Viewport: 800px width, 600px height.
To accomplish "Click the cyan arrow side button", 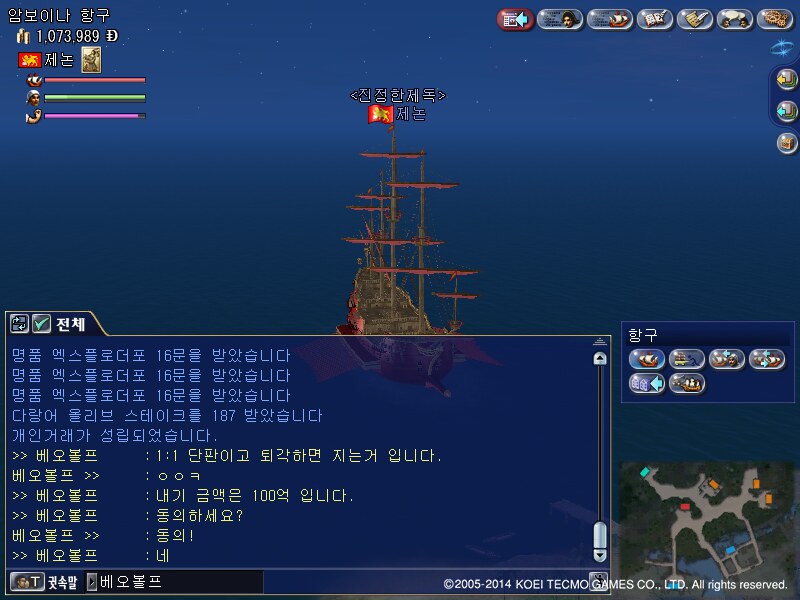I will point(787,111).
